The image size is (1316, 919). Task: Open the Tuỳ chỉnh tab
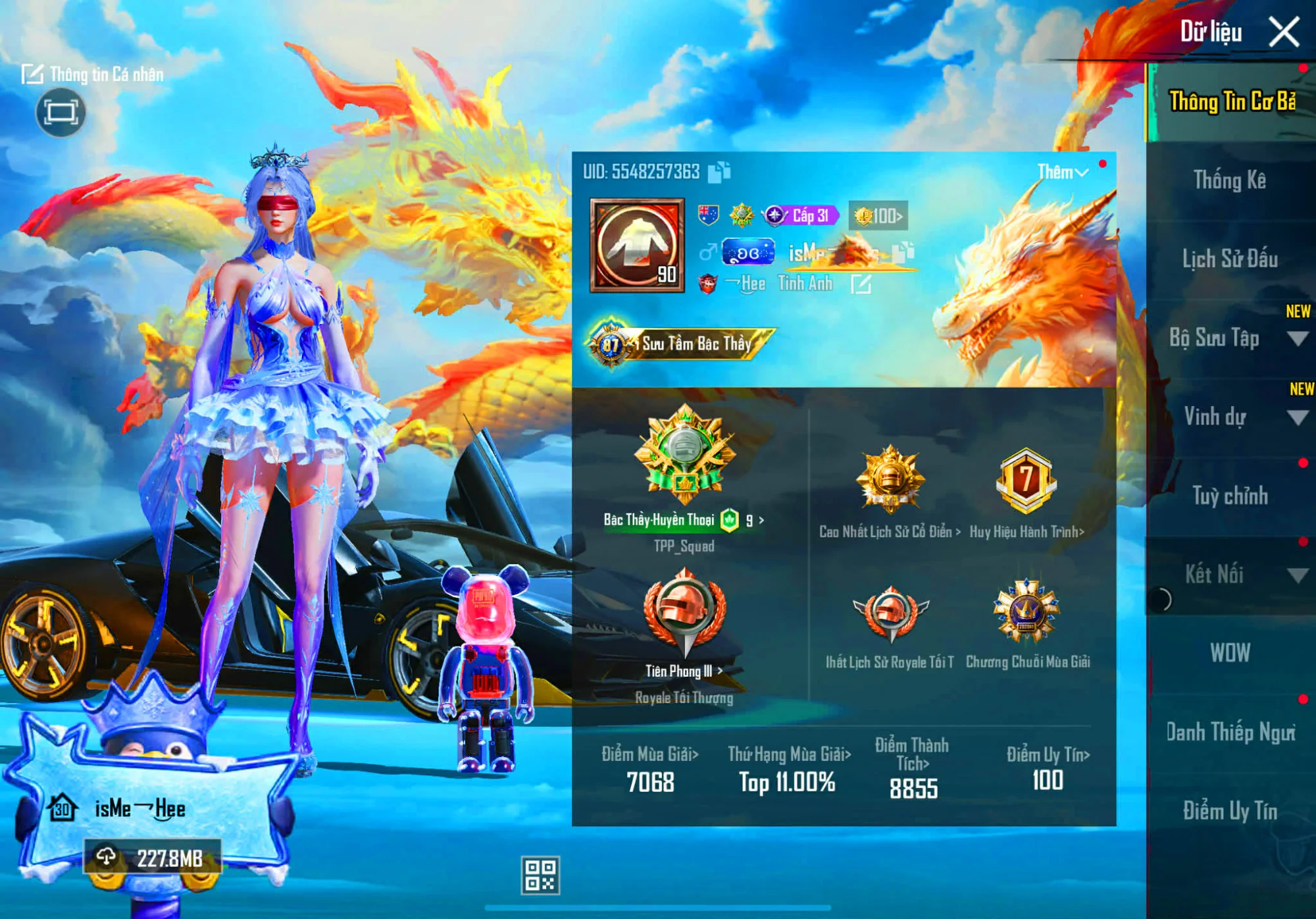(1229, 496)
